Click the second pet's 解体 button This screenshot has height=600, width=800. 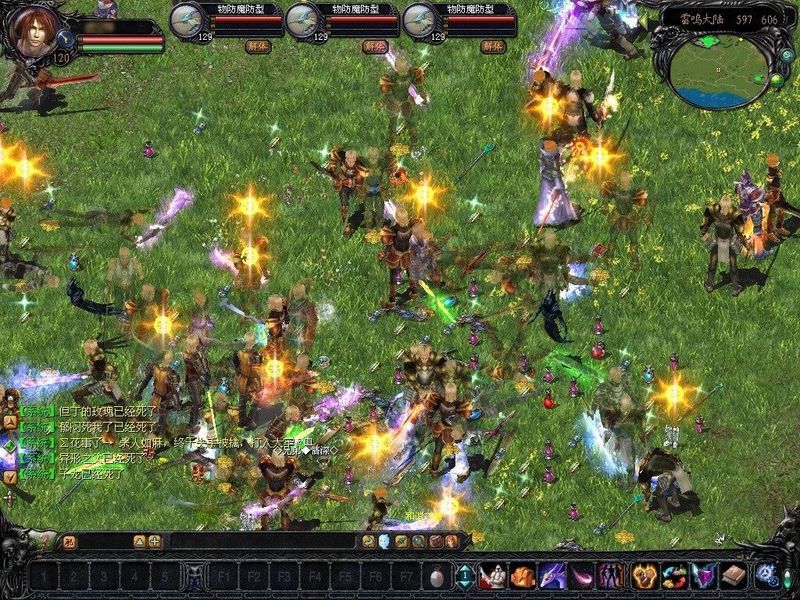374,46
